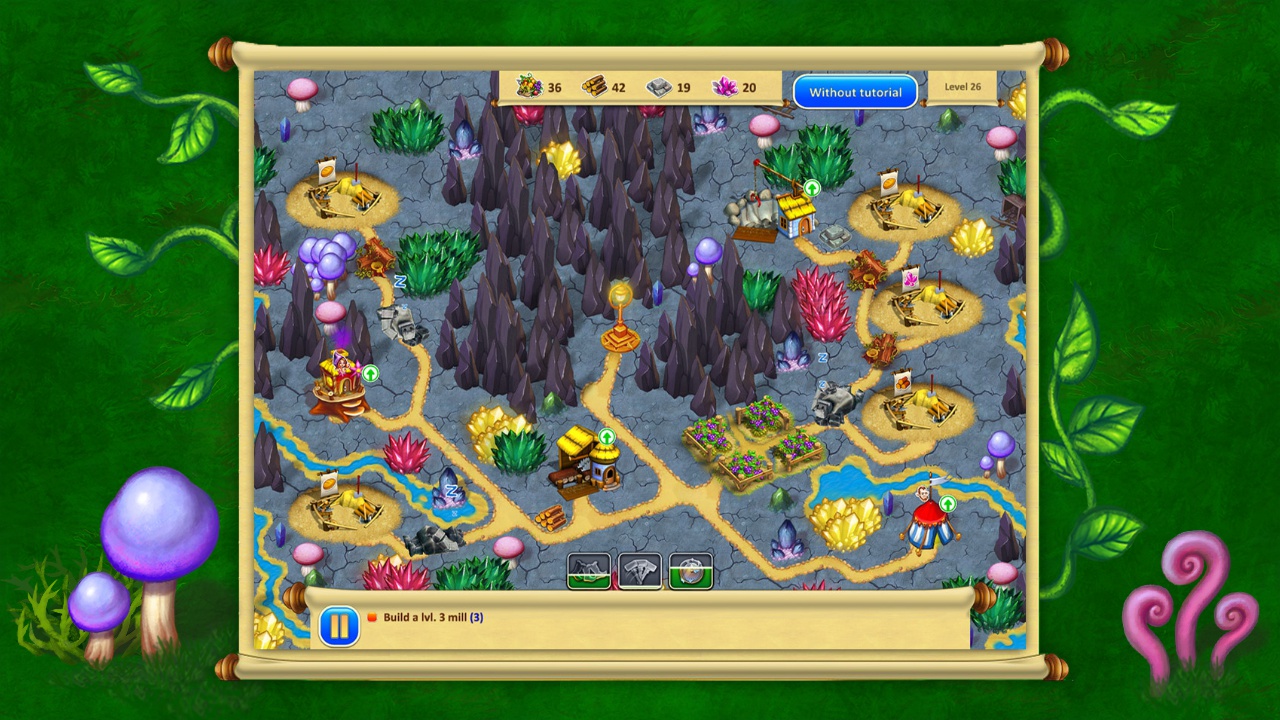Click the food basket resource icon
1280x720 pixels.
(528, 87)
